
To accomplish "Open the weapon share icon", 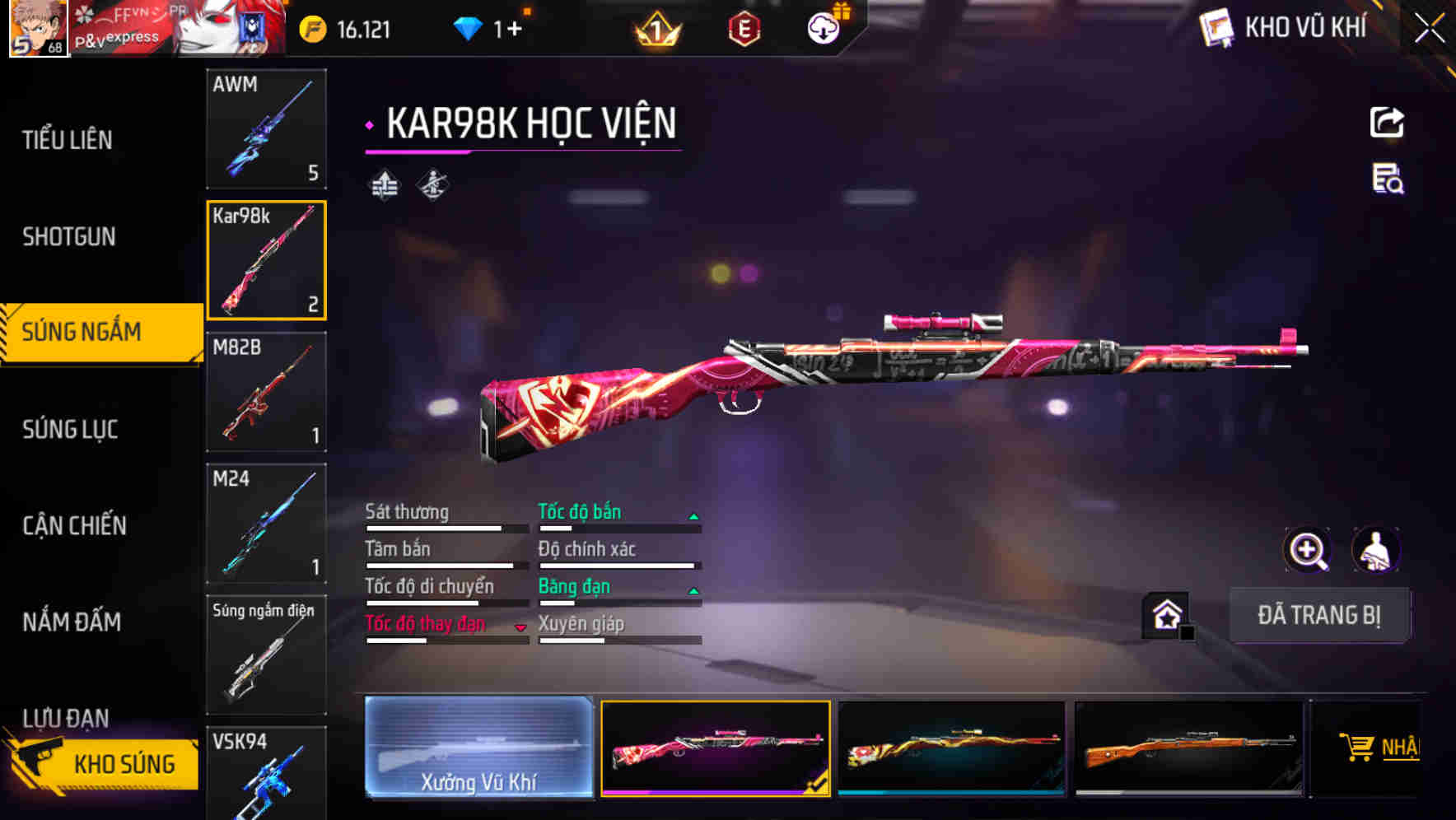I will (1388, 122).
